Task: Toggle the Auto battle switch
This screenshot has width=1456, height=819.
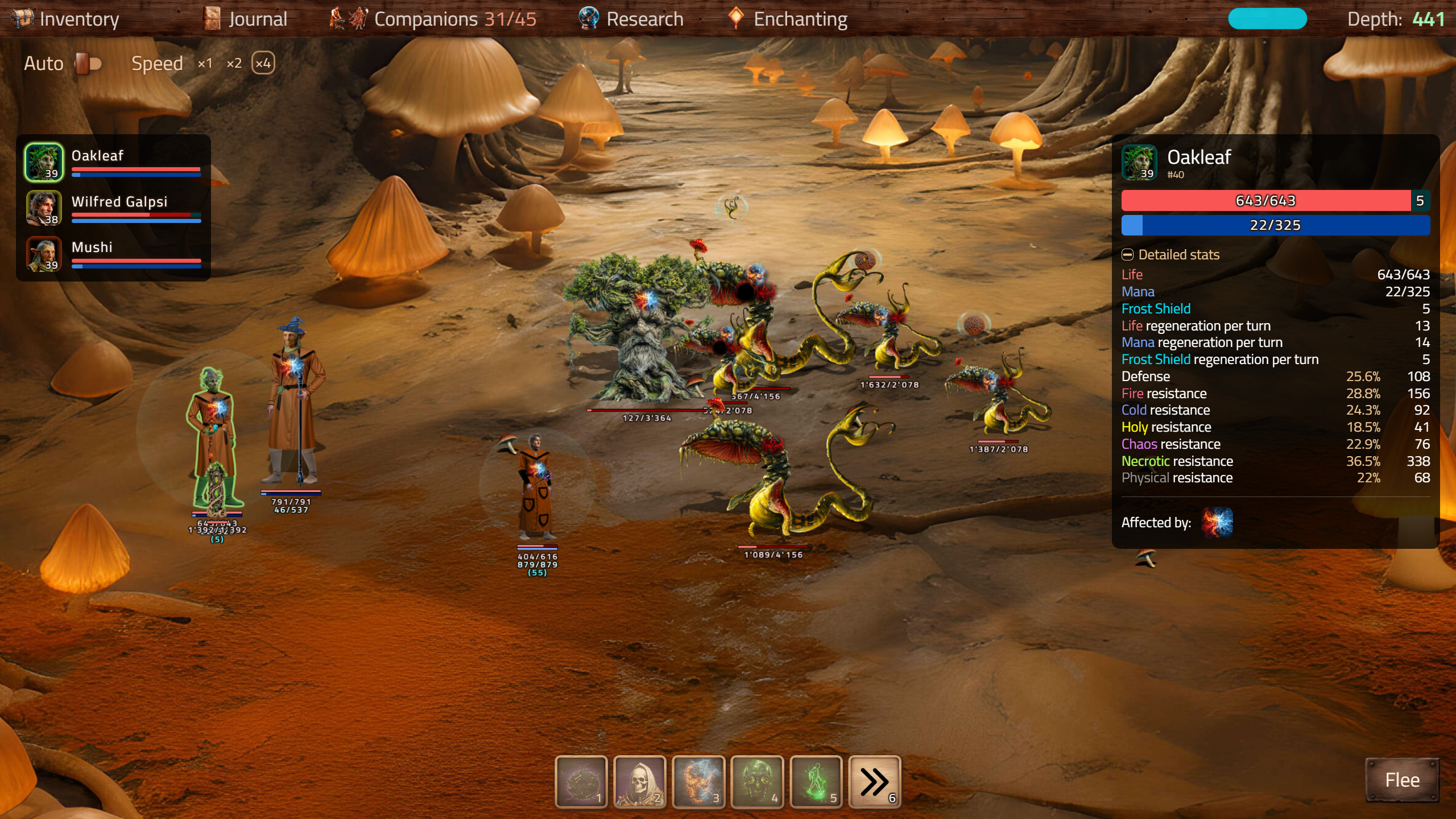Action: (88, 63)
